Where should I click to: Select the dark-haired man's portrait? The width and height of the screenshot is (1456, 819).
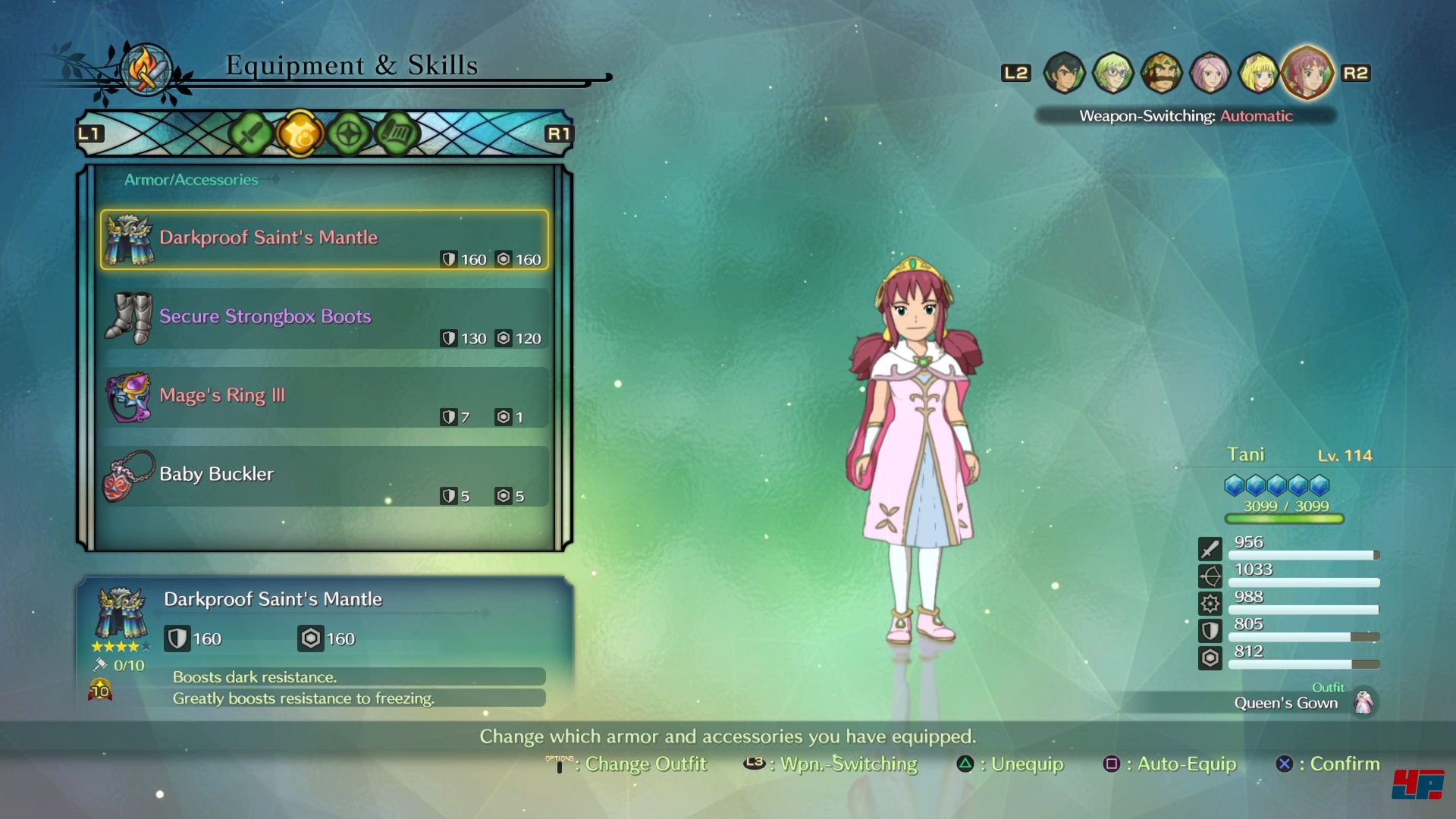tap(1064, 73)
